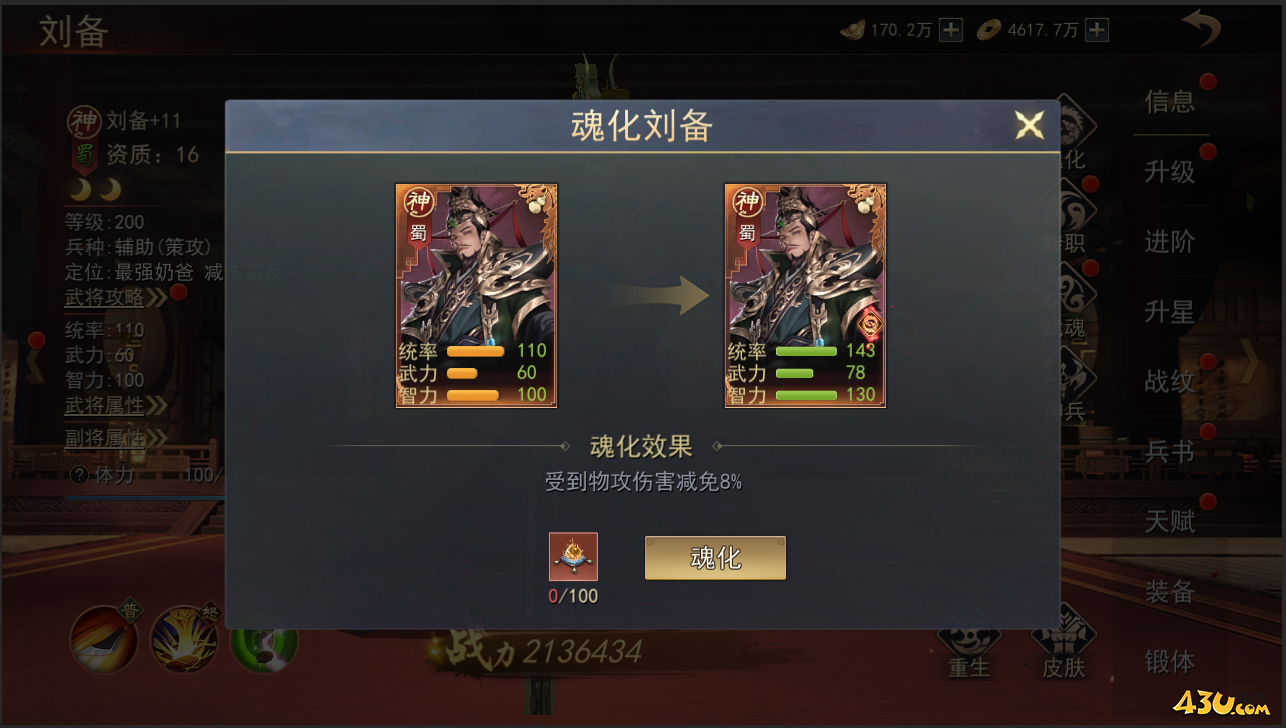Click the back arrow in top right corner

pos(1200,30)
